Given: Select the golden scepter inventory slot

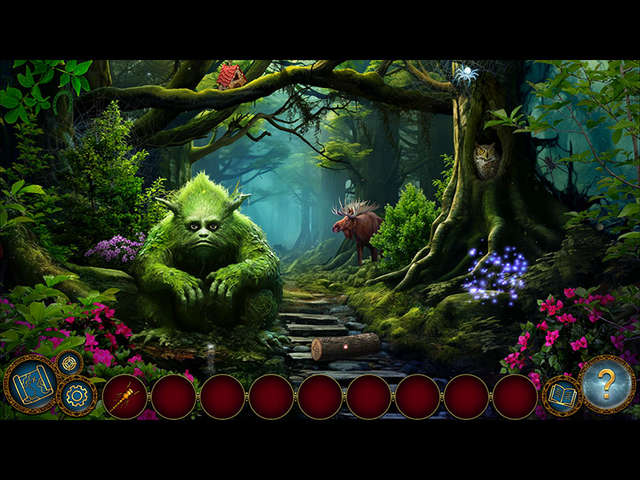Looking at the screenshot, I should click(124, 397).
